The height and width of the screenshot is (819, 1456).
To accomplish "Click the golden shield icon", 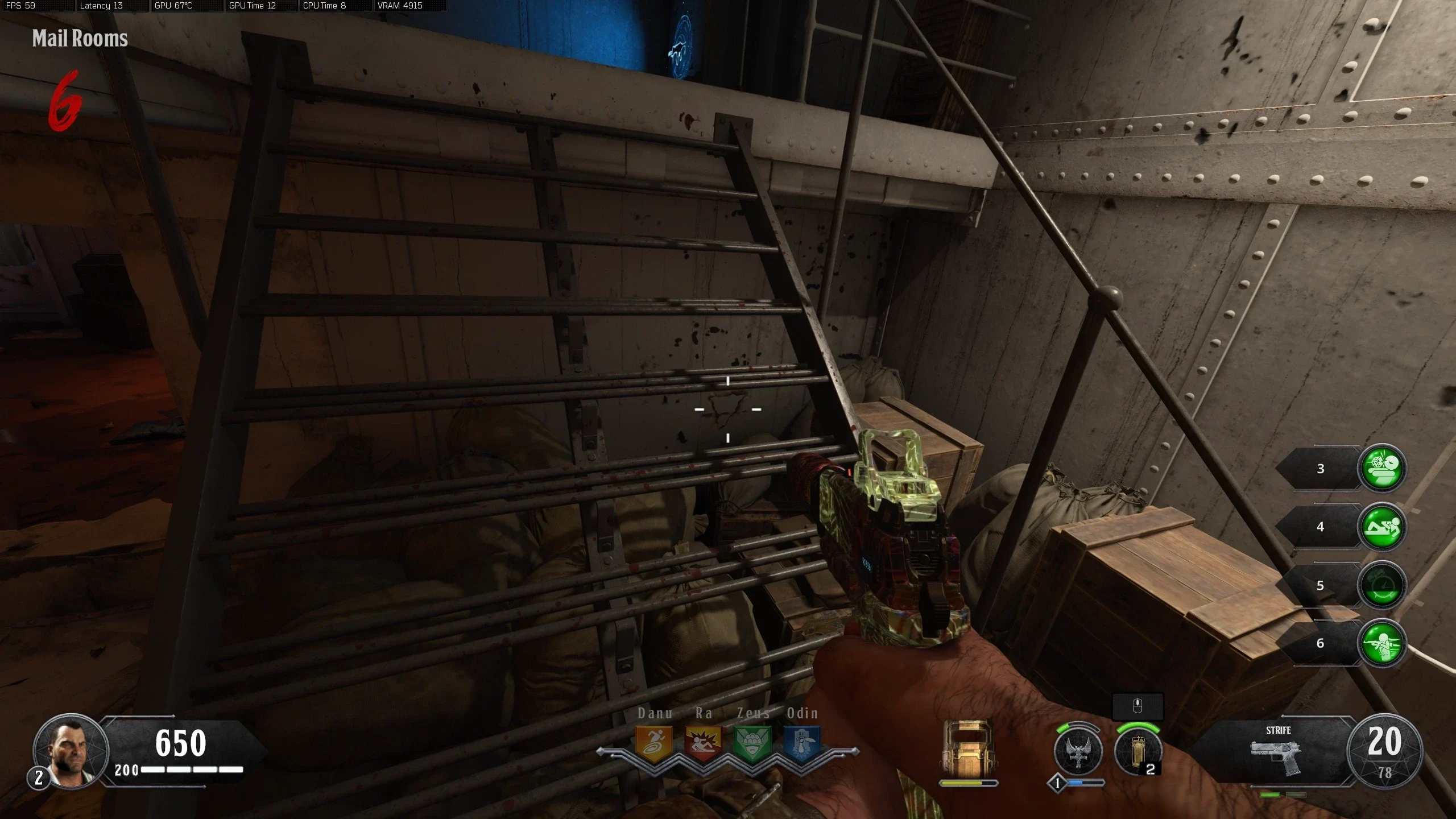I will click(968, 747).
